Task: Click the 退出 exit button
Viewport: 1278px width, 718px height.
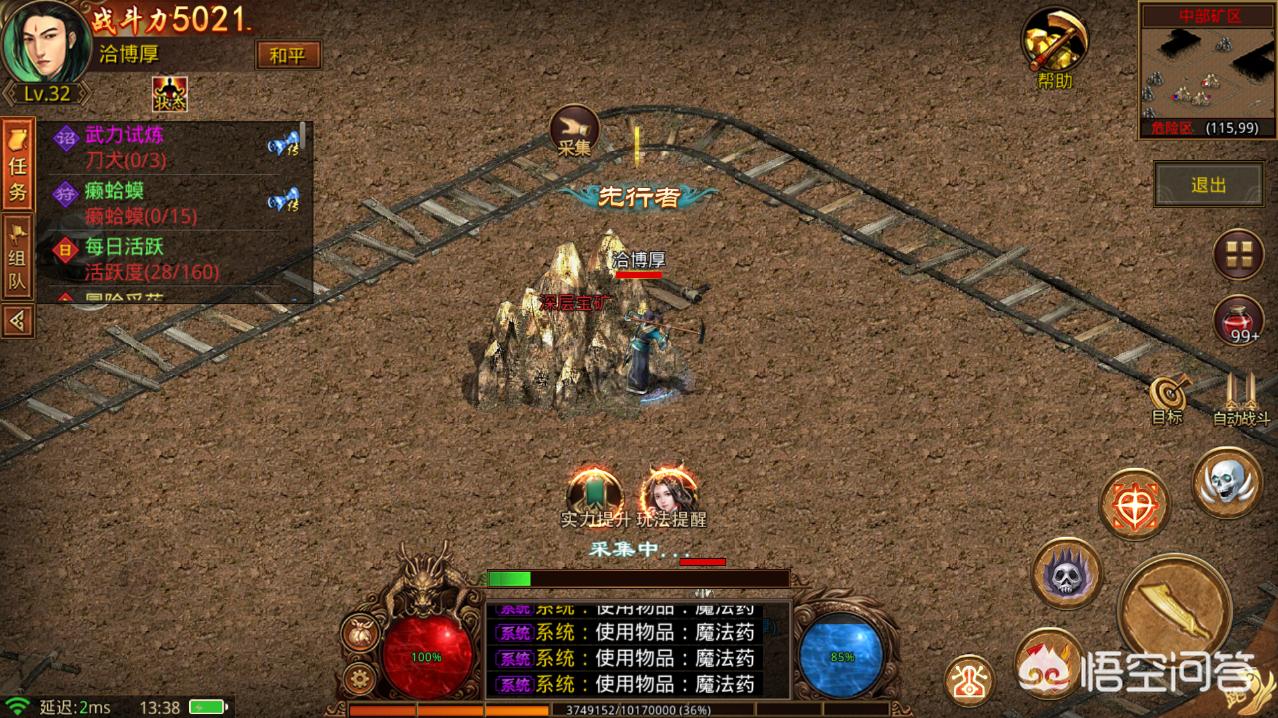Action: pyautogui.click(x=1208, y=186)
